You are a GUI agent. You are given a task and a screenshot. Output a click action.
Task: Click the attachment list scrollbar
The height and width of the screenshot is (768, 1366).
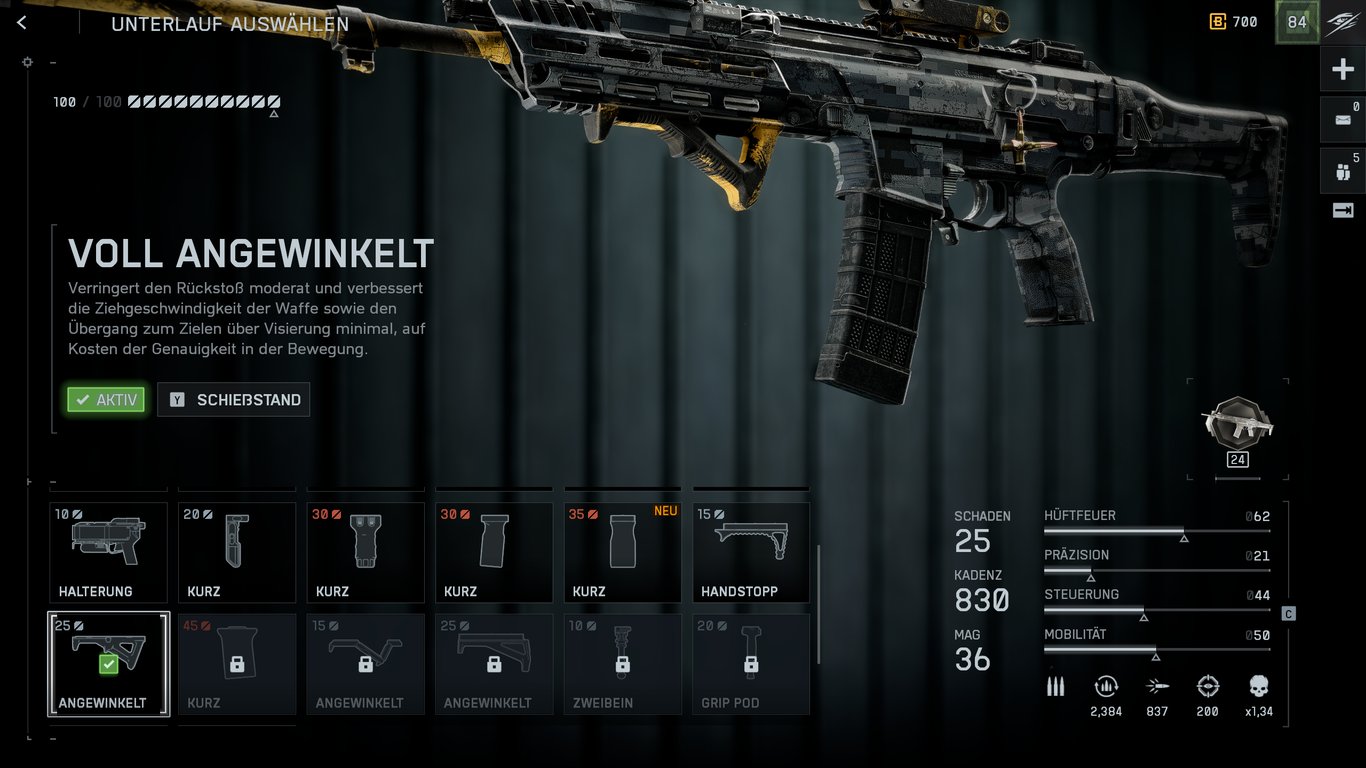[819, 603]
